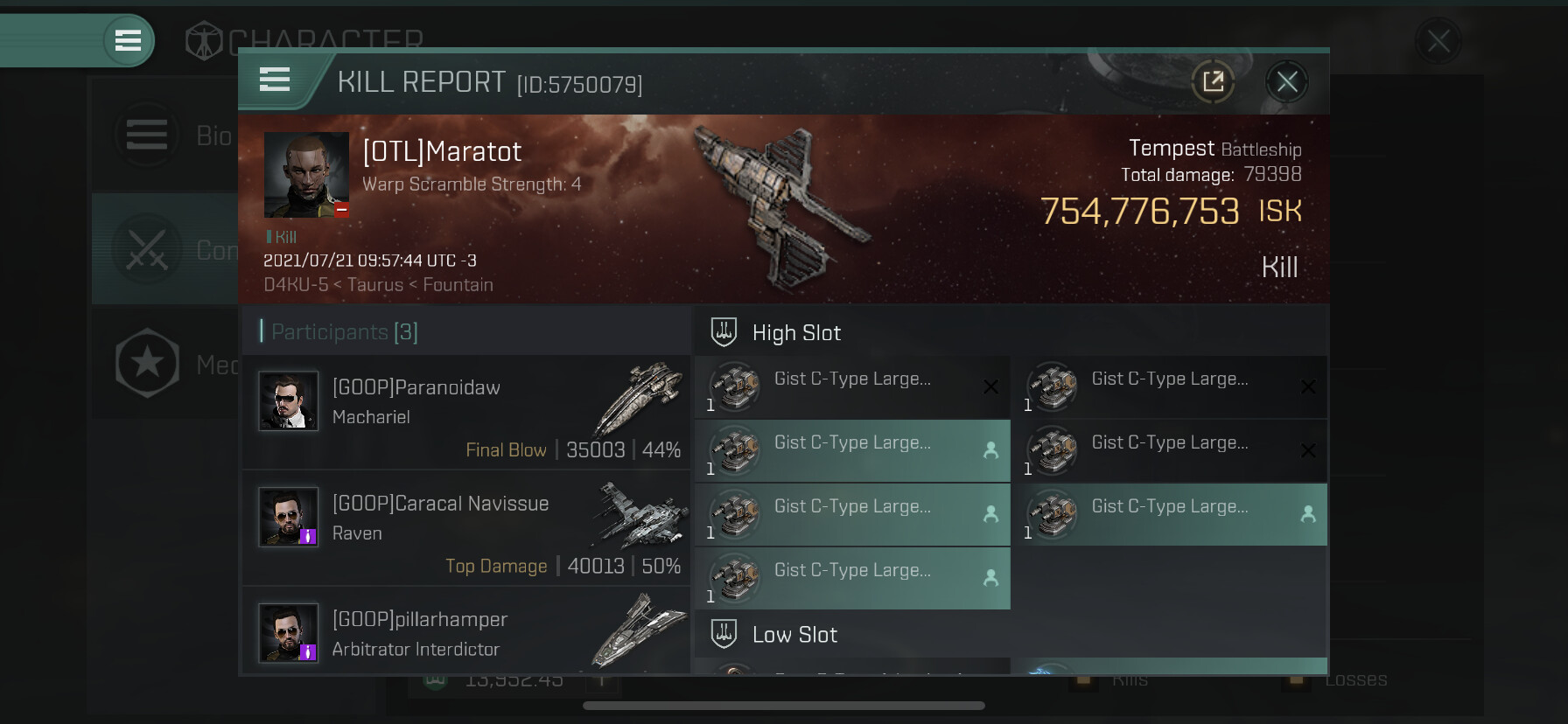Select the Combat tab with crossed swords
This screenshot has width=1568, height=724.
coord(166,250)
